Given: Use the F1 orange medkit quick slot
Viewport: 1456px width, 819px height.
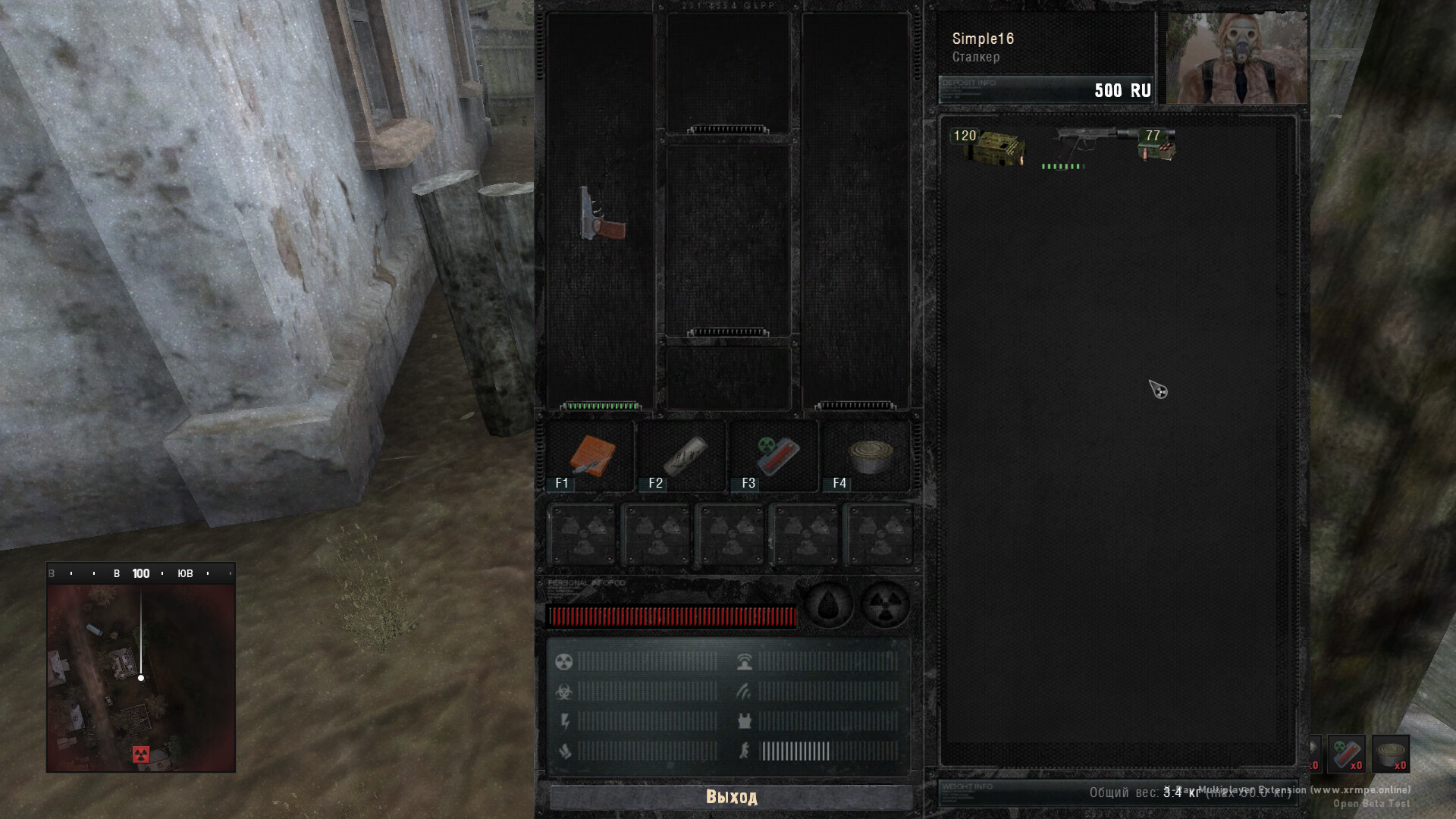Looking at the screenshot, I should click(x=591, y=457).
